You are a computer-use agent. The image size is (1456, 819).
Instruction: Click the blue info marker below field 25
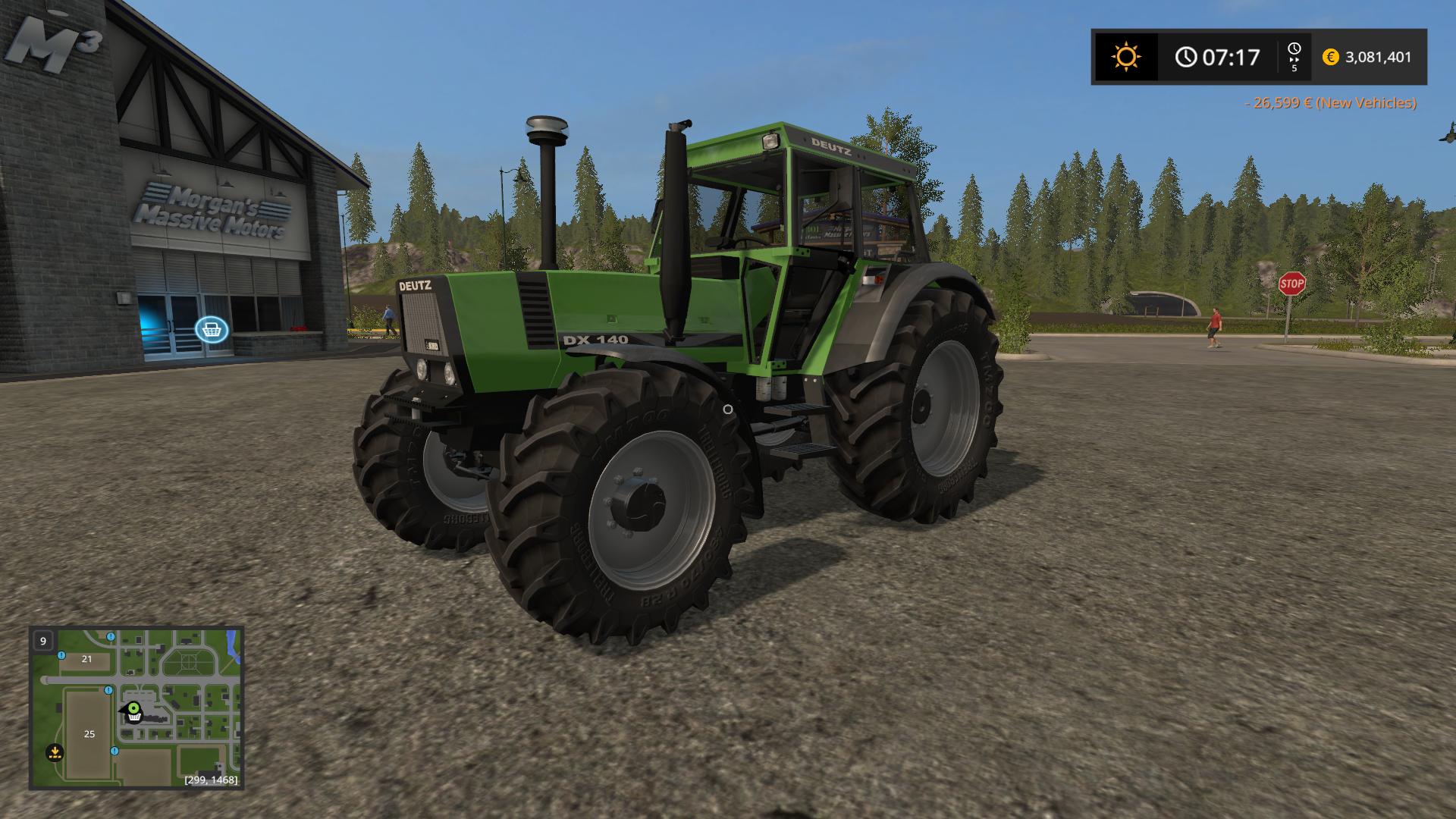click(x=115, y=752)
